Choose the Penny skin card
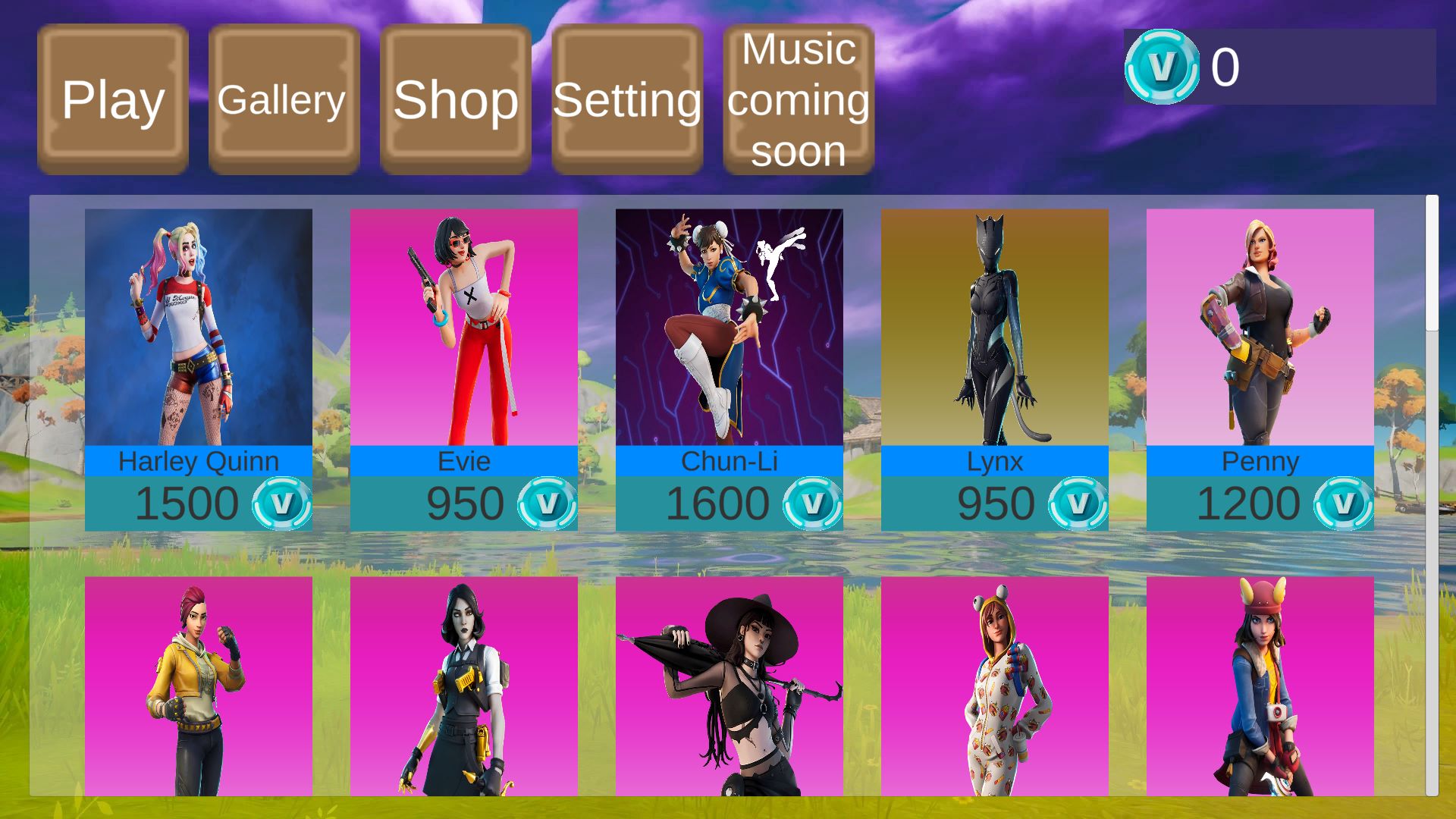 pos(1260,327)
